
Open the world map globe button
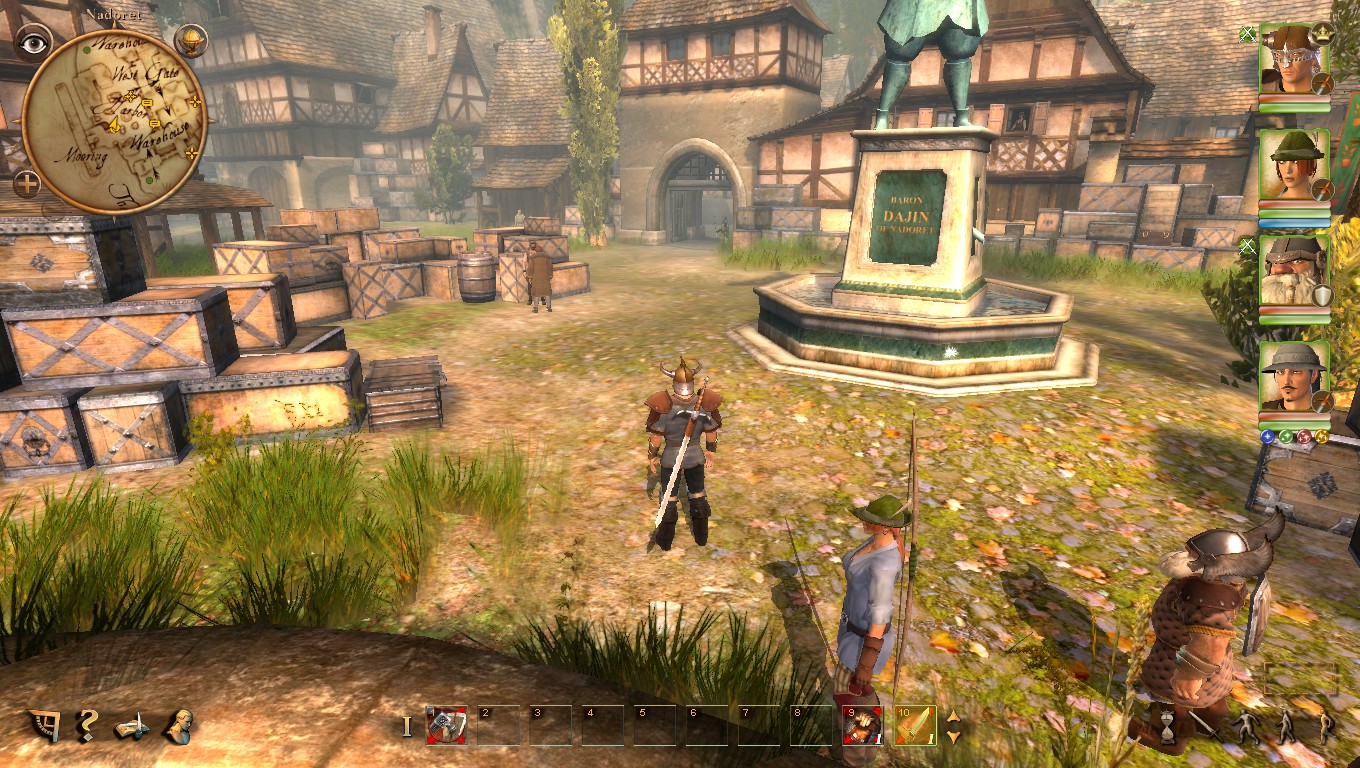pyautogui.click(x=191, y=40)
